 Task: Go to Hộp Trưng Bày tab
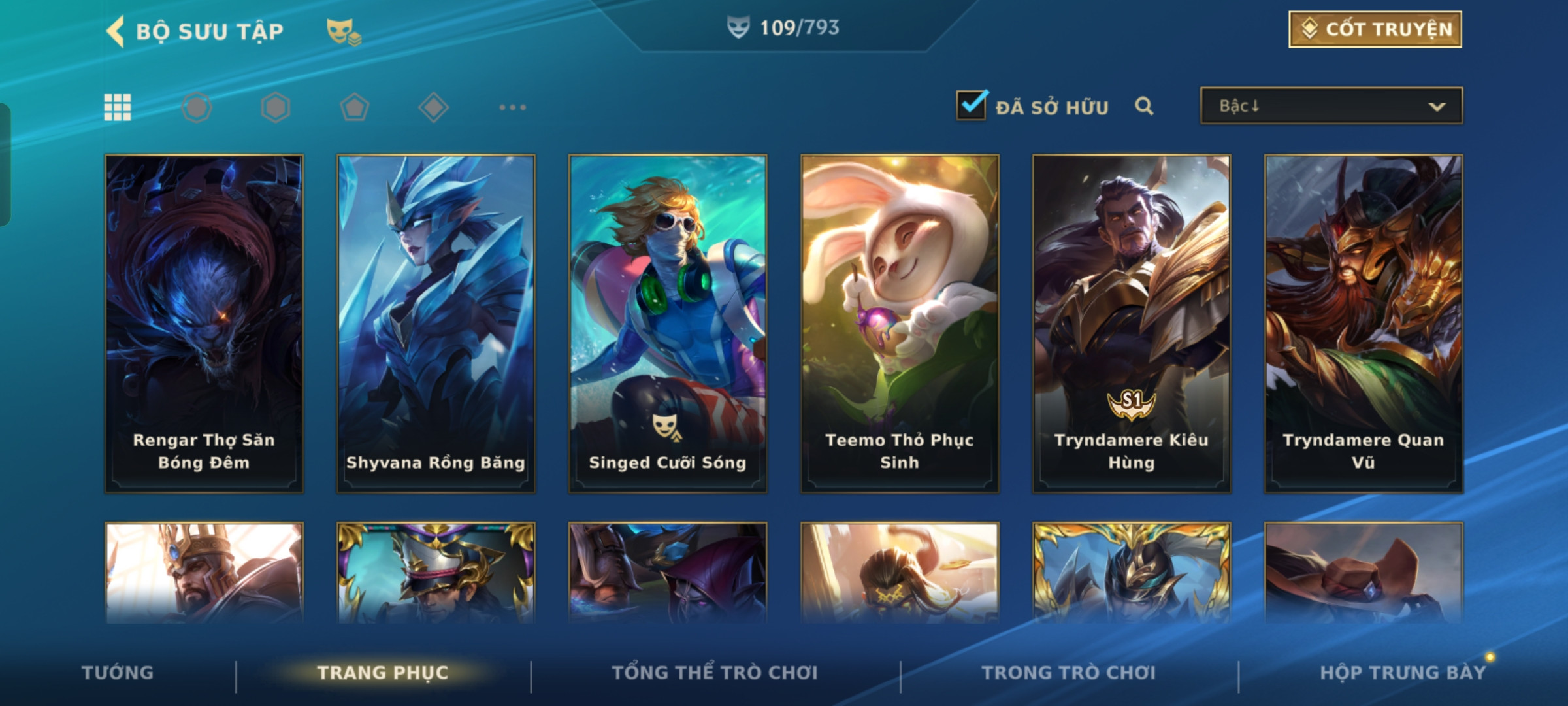[1402, 673]
